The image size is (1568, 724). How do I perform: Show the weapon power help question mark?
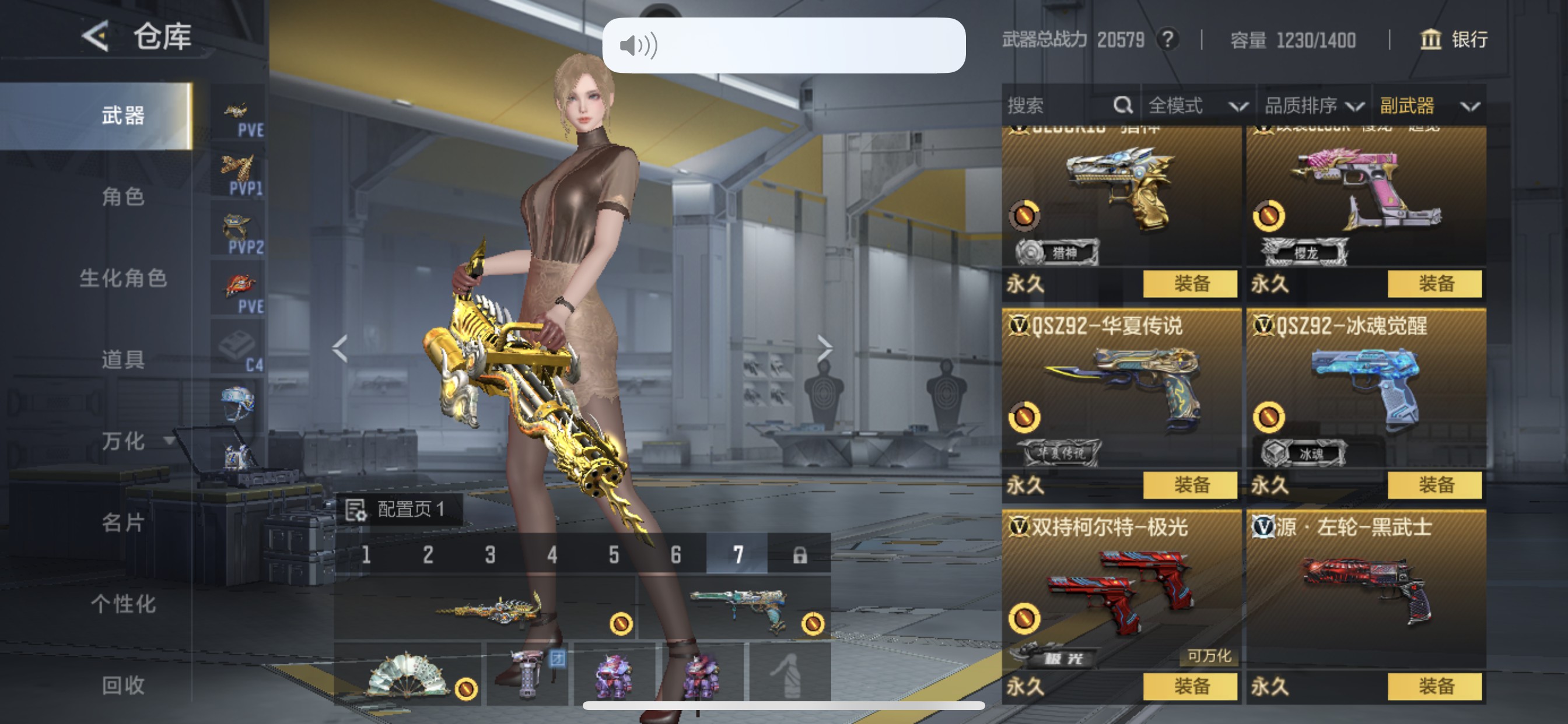coord(1167,40)
